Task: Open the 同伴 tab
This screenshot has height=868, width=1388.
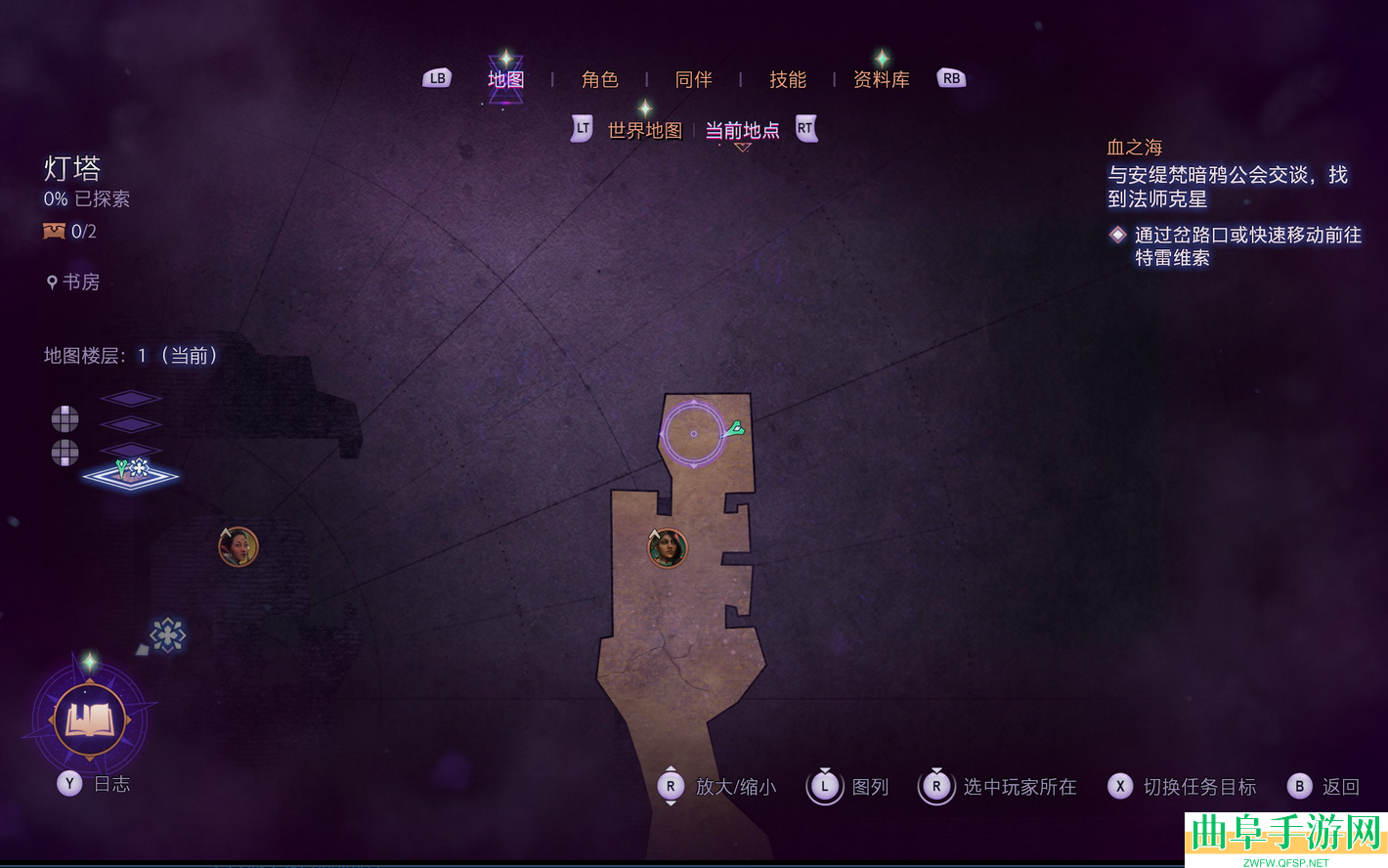Action: 693,79
